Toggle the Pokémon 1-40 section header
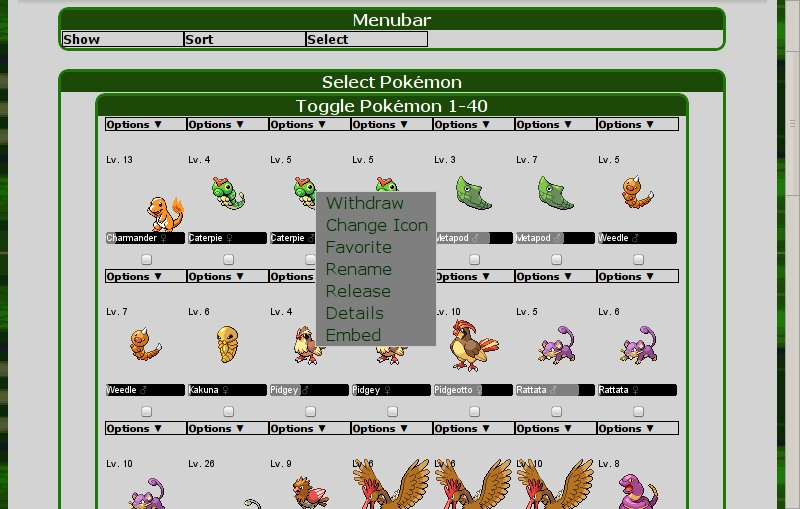The height and width of the screenshot is (509, 800). point(391,106)
